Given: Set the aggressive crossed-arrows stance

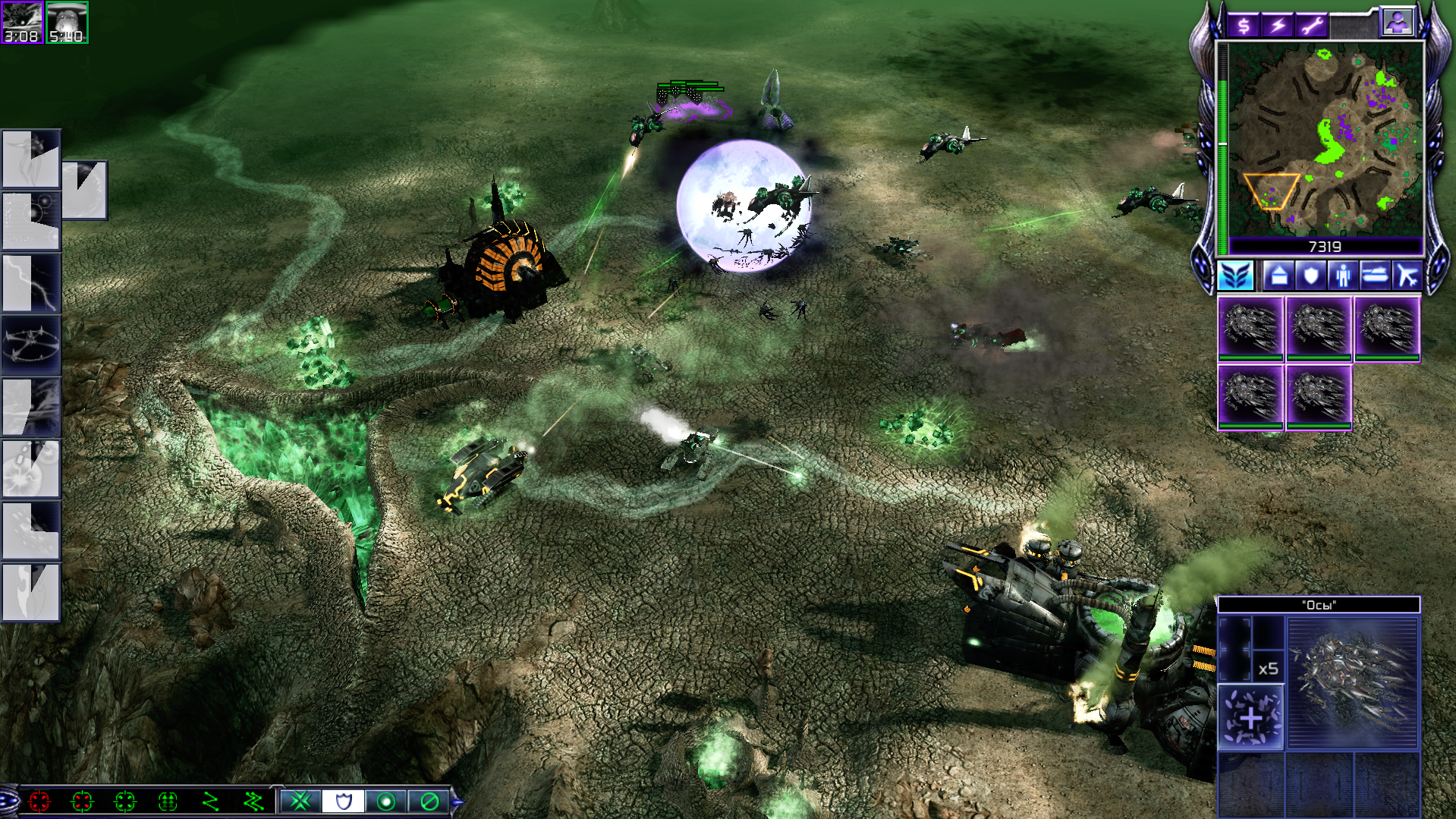Looking at the screenshot, I should [301, 801].
